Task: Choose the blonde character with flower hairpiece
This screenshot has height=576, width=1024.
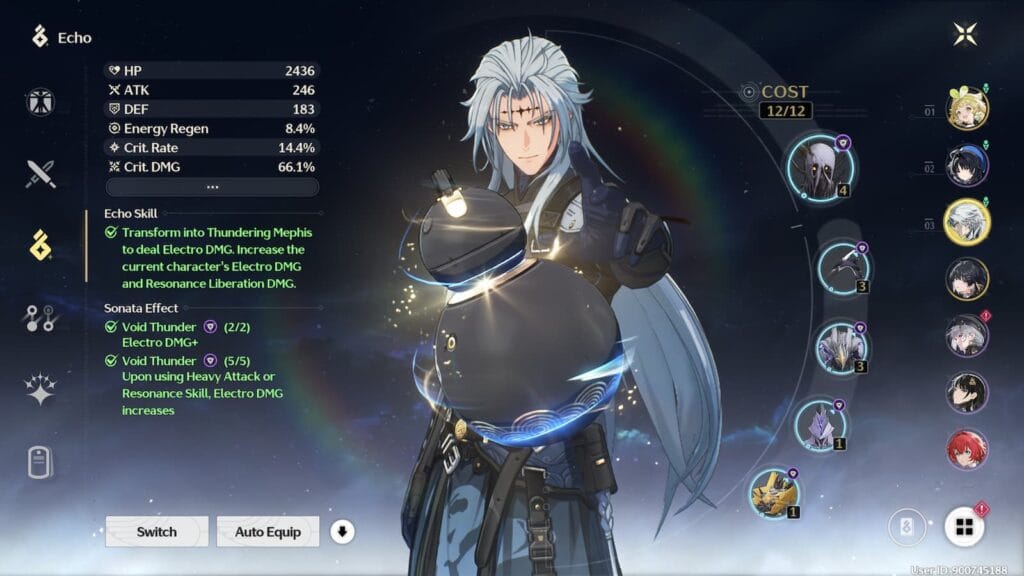Action: tap(967, 108)
